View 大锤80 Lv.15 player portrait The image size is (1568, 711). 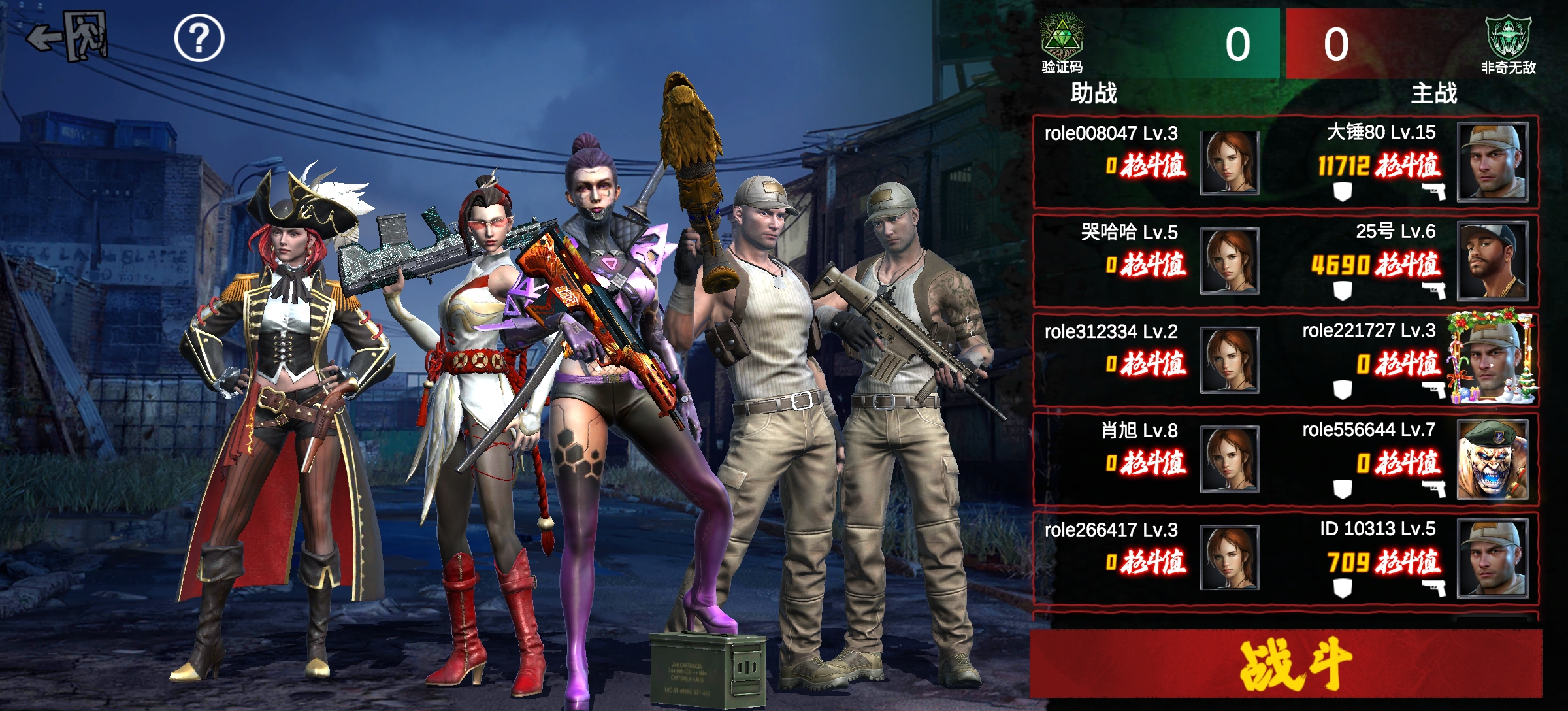pyautogui.click(x=1492, y=161)
